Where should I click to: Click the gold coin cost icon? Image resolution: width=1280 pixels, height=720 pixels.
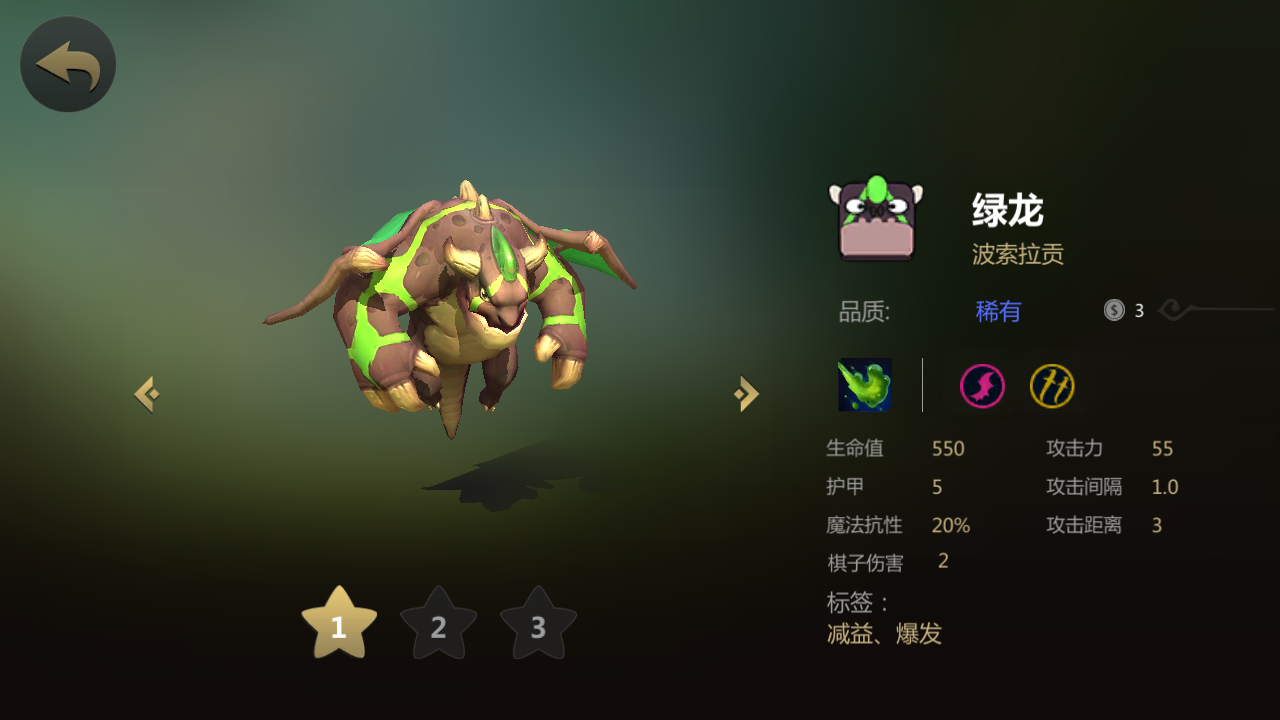pos(1112,310)
